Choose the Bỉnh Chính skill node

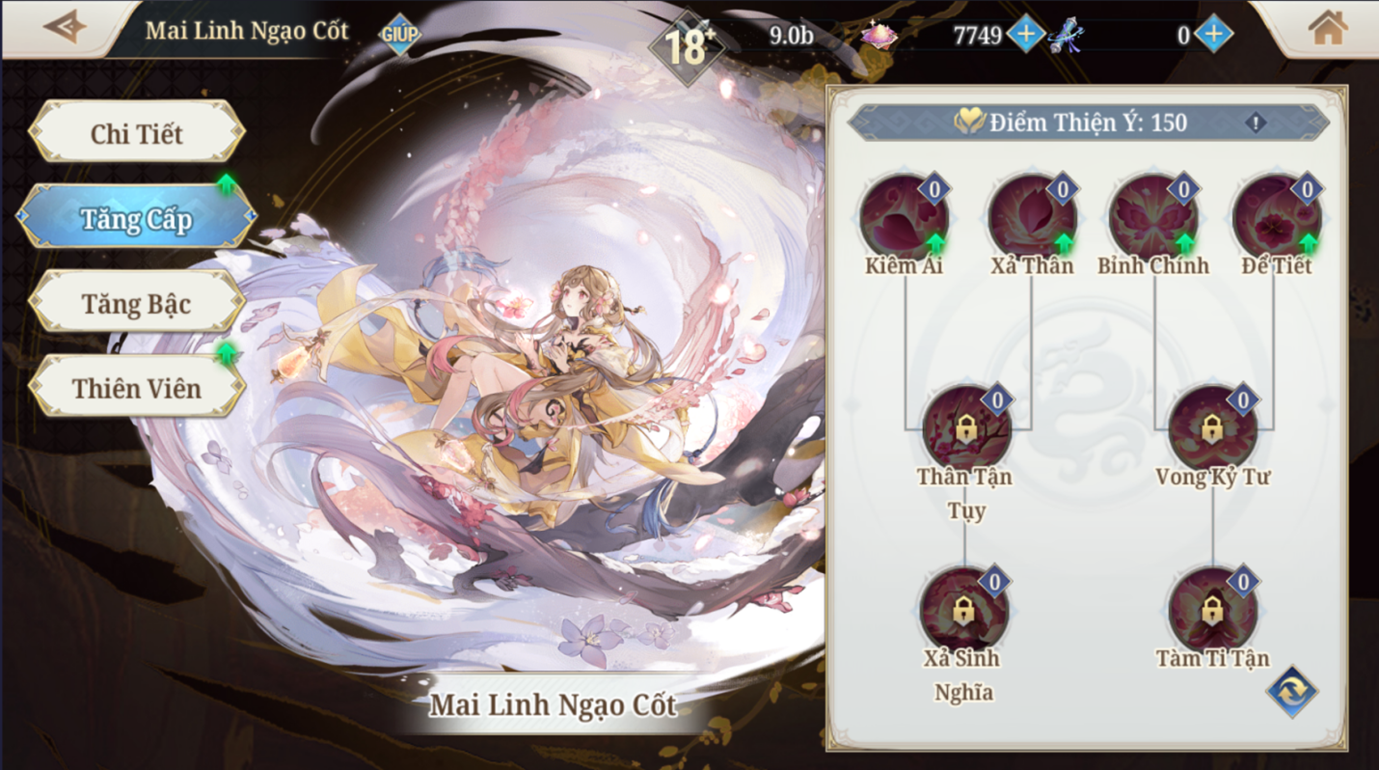1153,217
